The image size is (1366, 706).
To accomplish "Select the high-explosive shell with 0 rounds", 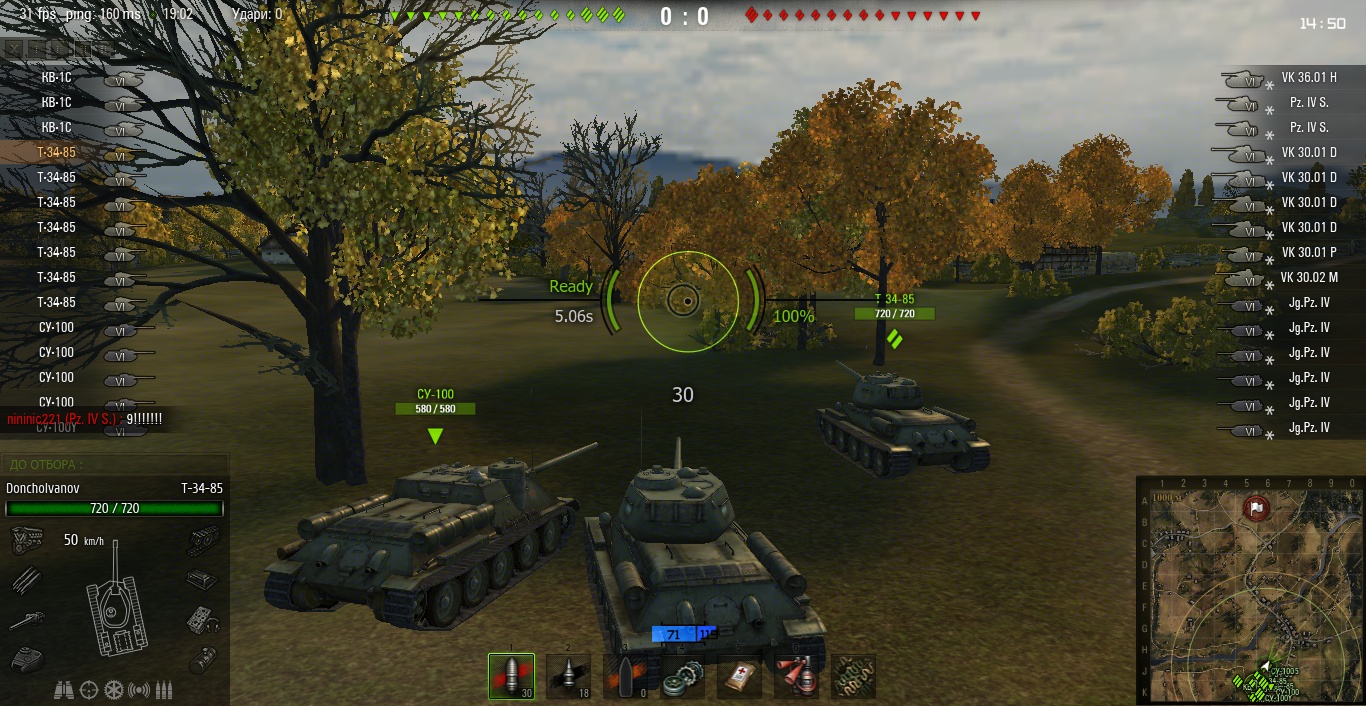I will pyautogui.click(x=625, y=677).
